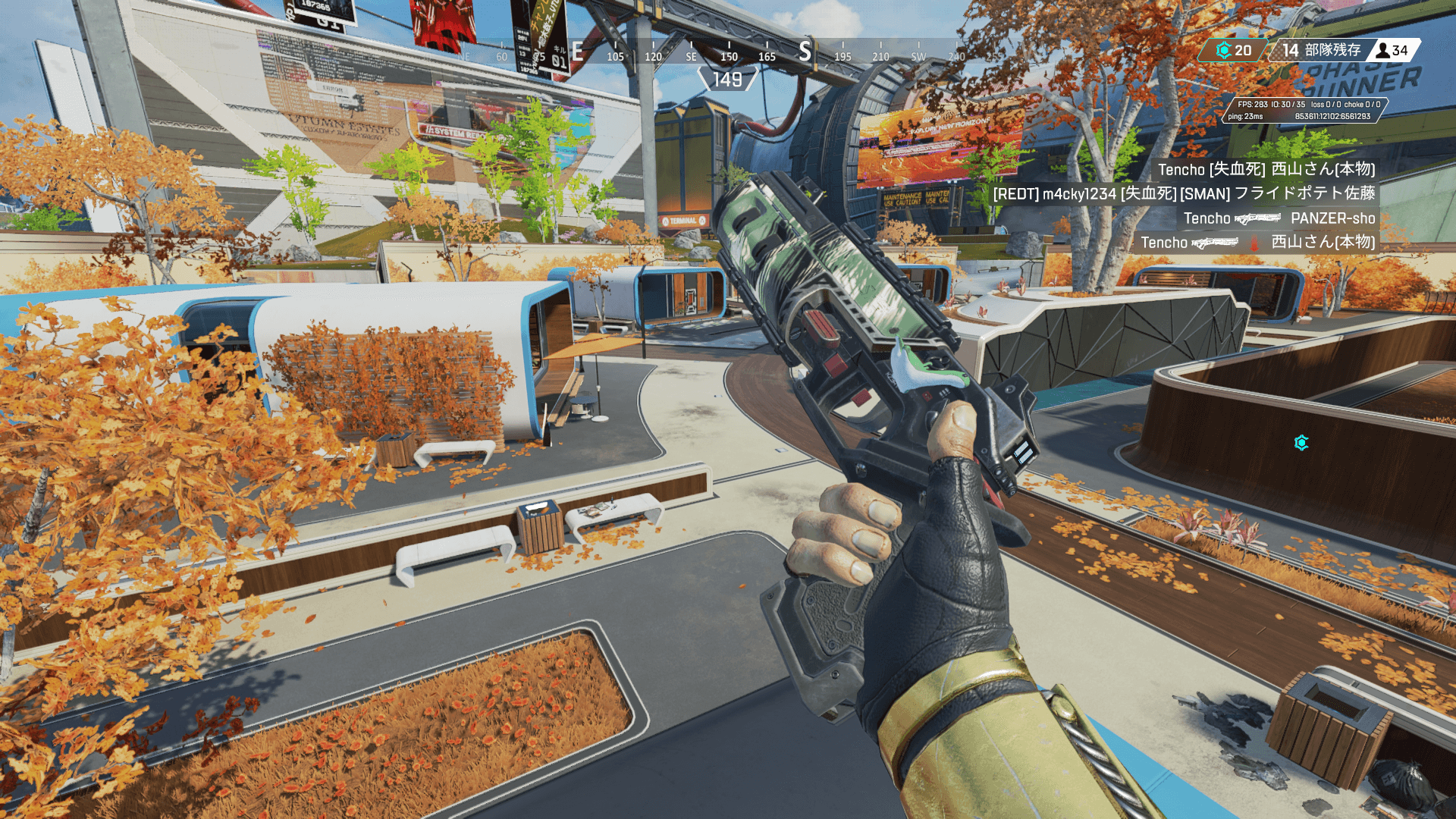Select the 部隊残存 squads remaining indicator
Viewport: 1456px width, 819px height.
(x=1321, y=50)
